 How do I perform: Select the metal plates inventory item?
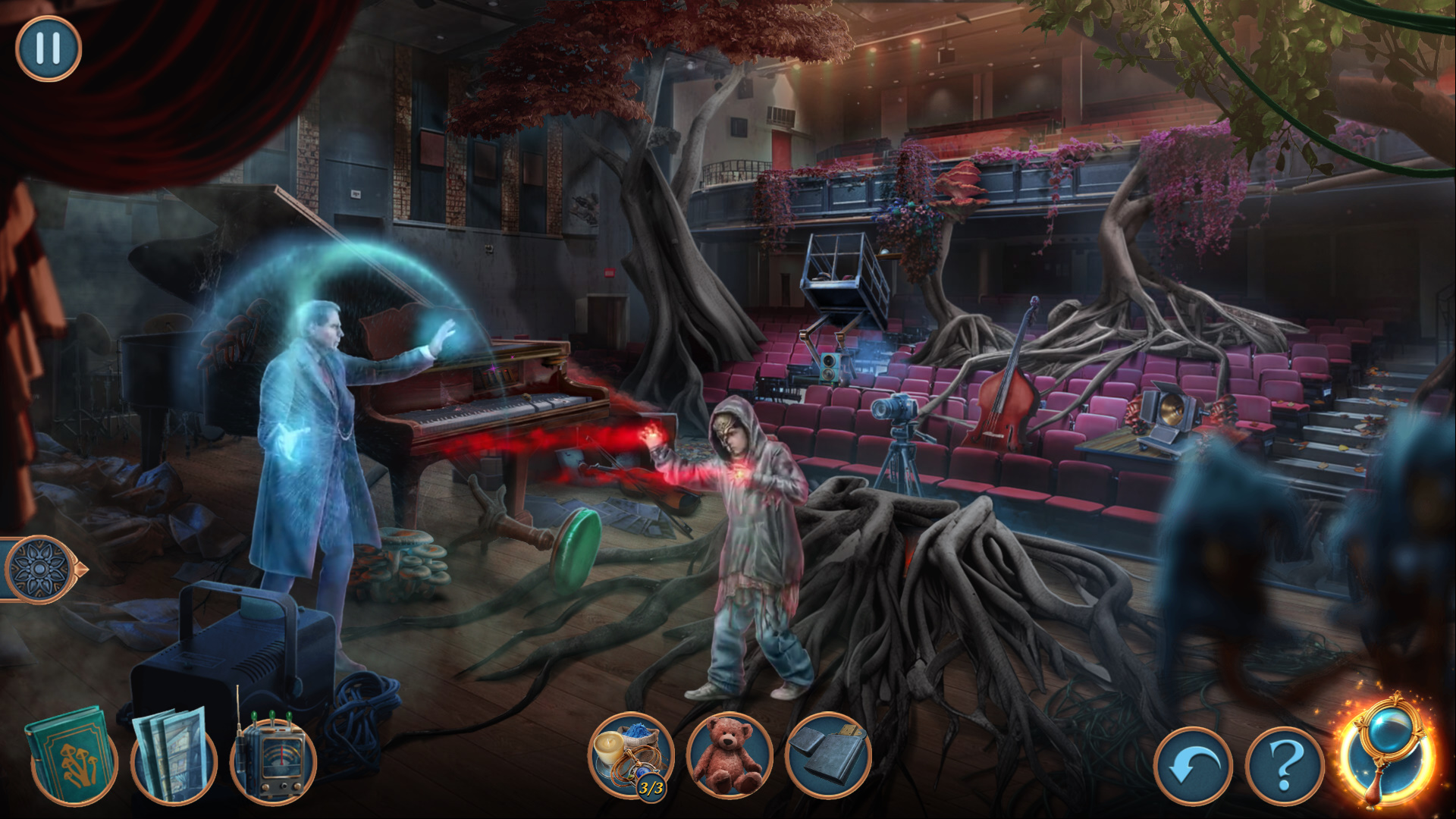pos(827,755)
